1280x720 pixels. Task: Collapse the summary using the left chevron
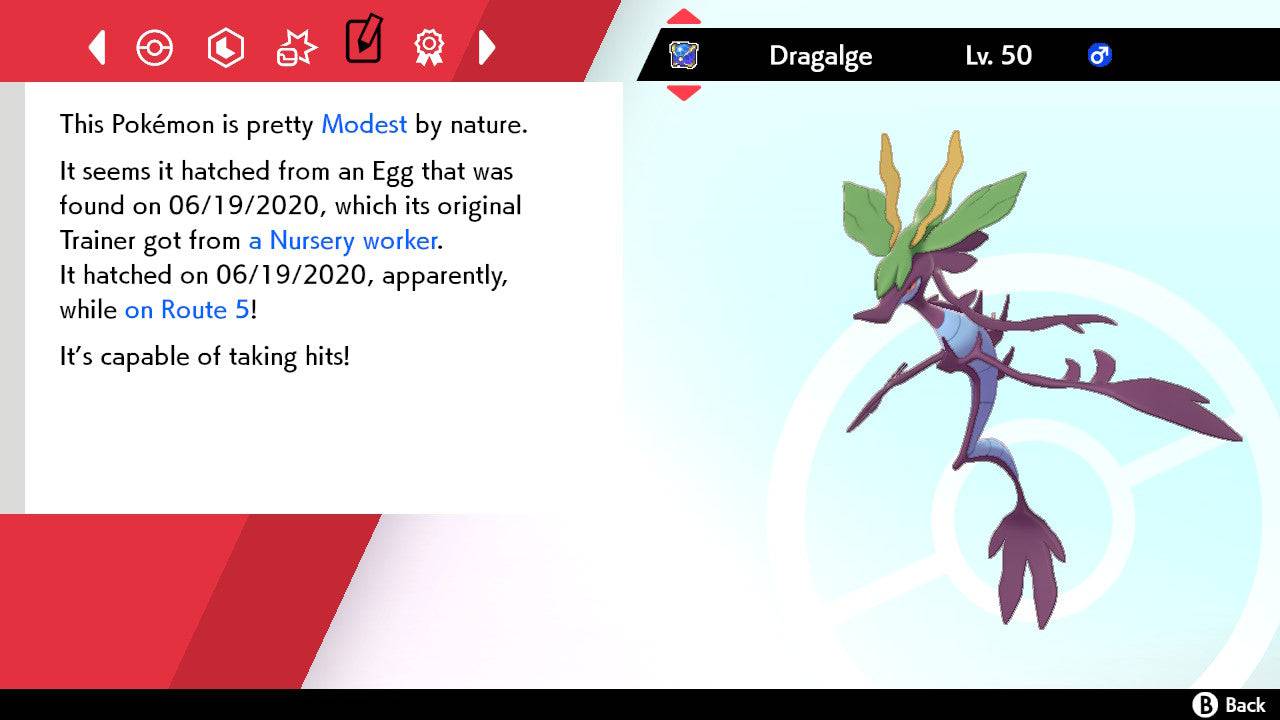point(96,47)
